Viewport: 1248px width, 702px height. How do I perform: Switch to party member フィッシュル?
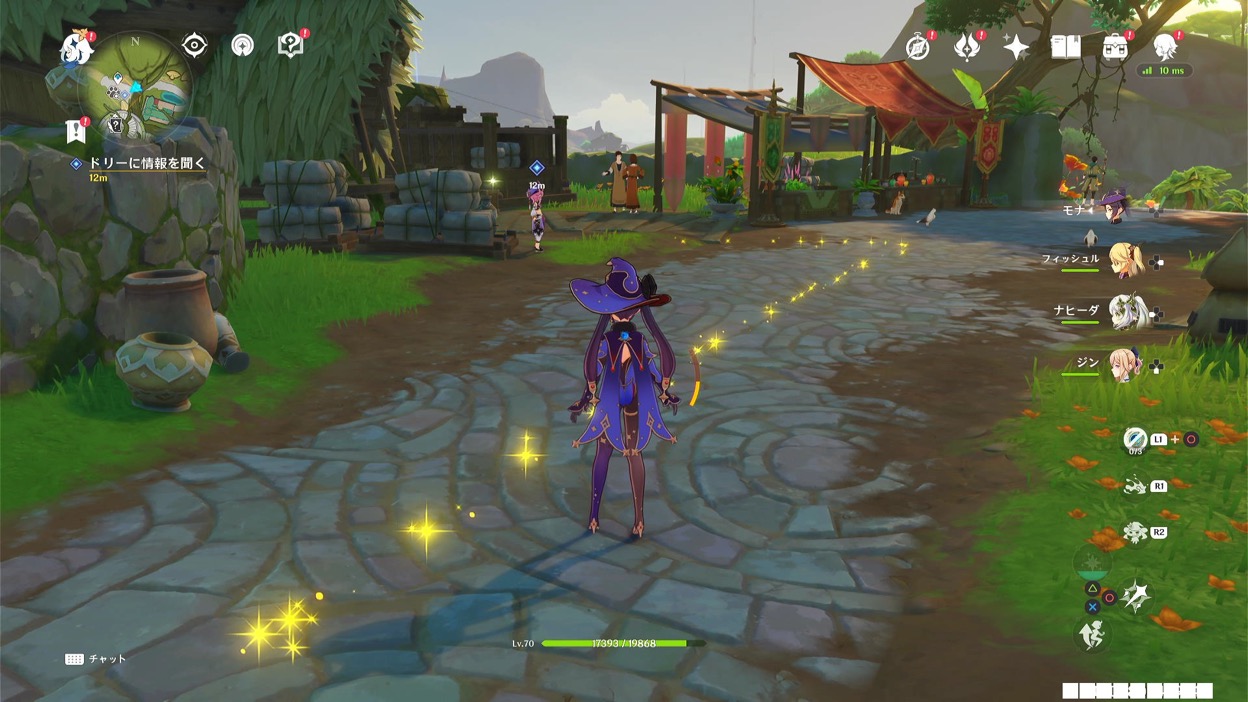tap(1126, 261)
